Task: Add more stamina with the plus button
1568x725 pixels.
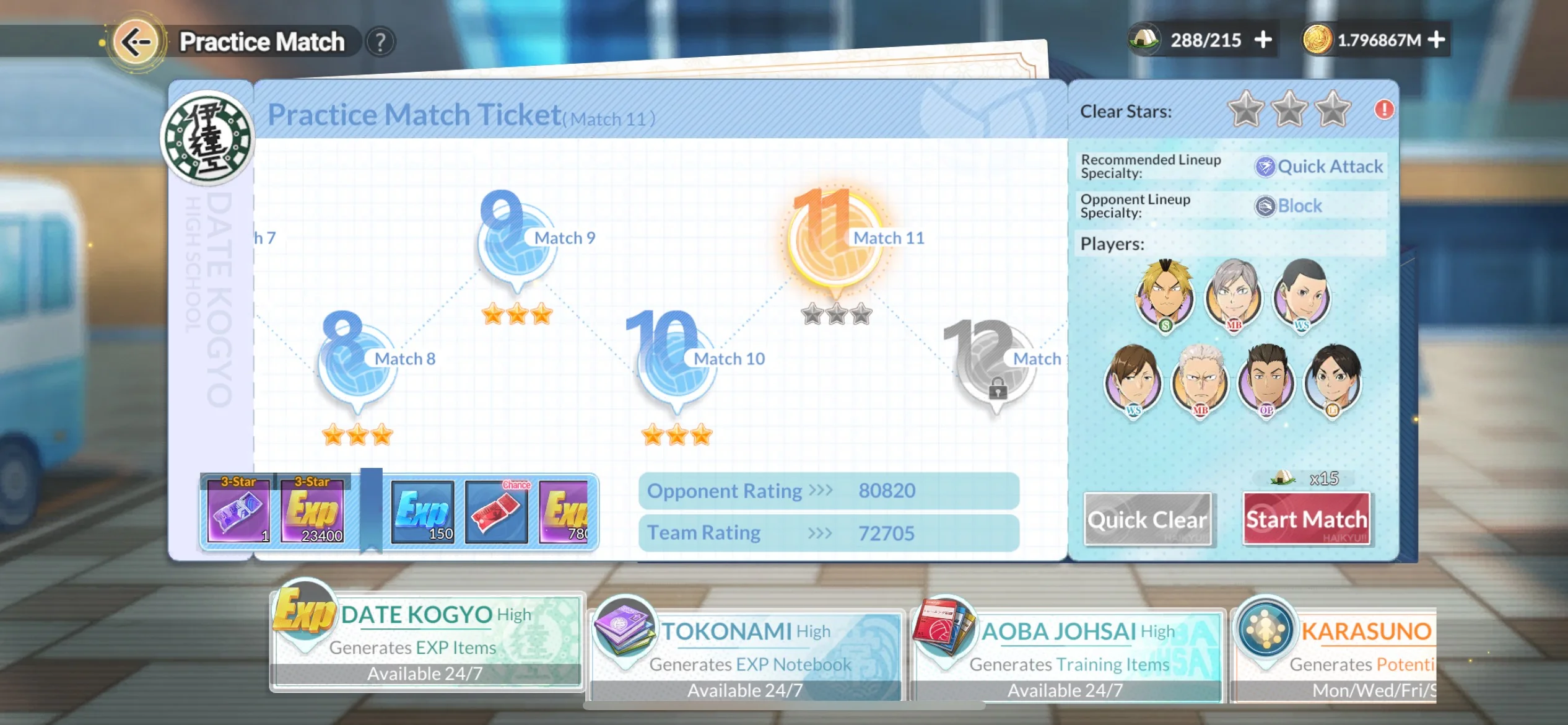Action: click(1263, 40)
